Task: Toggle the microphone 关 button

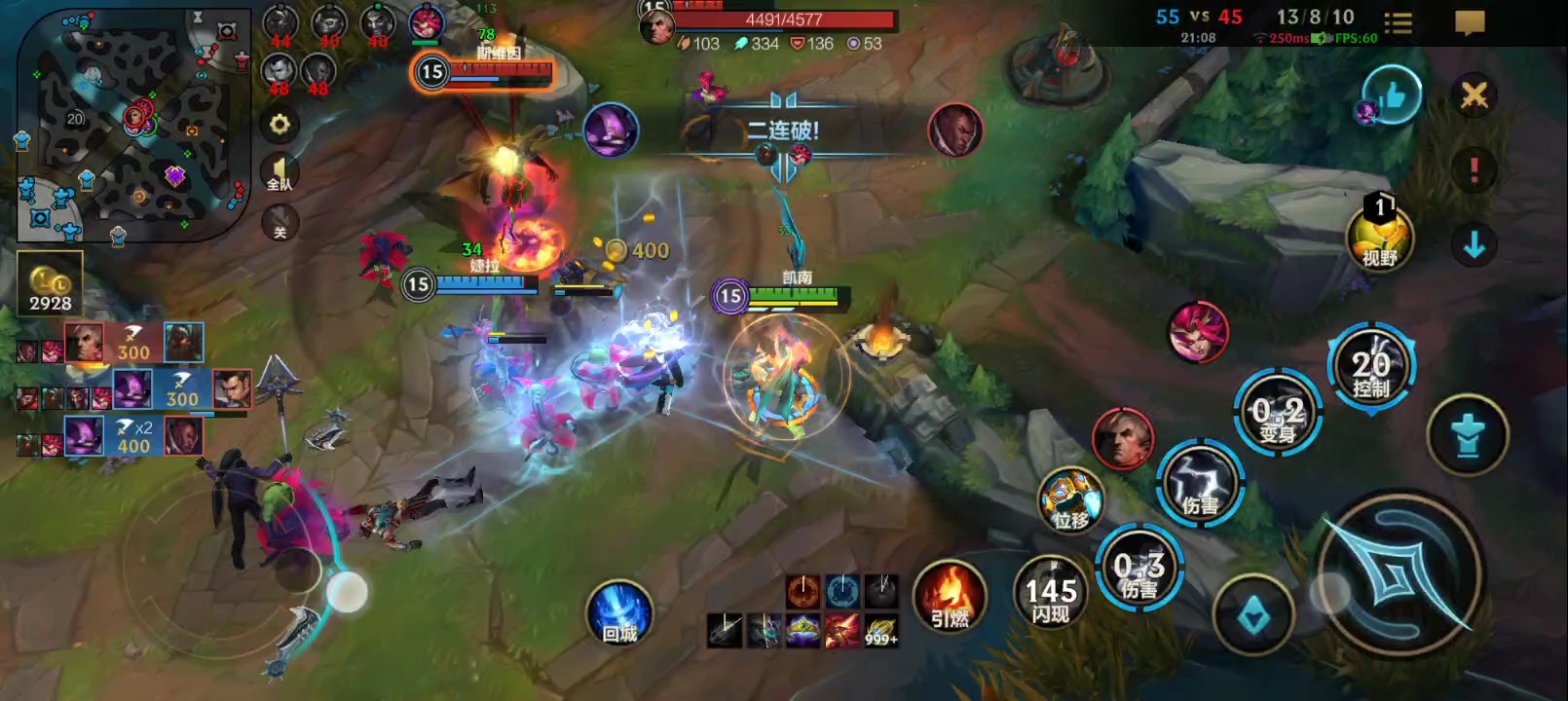Action: coord(280,224)
